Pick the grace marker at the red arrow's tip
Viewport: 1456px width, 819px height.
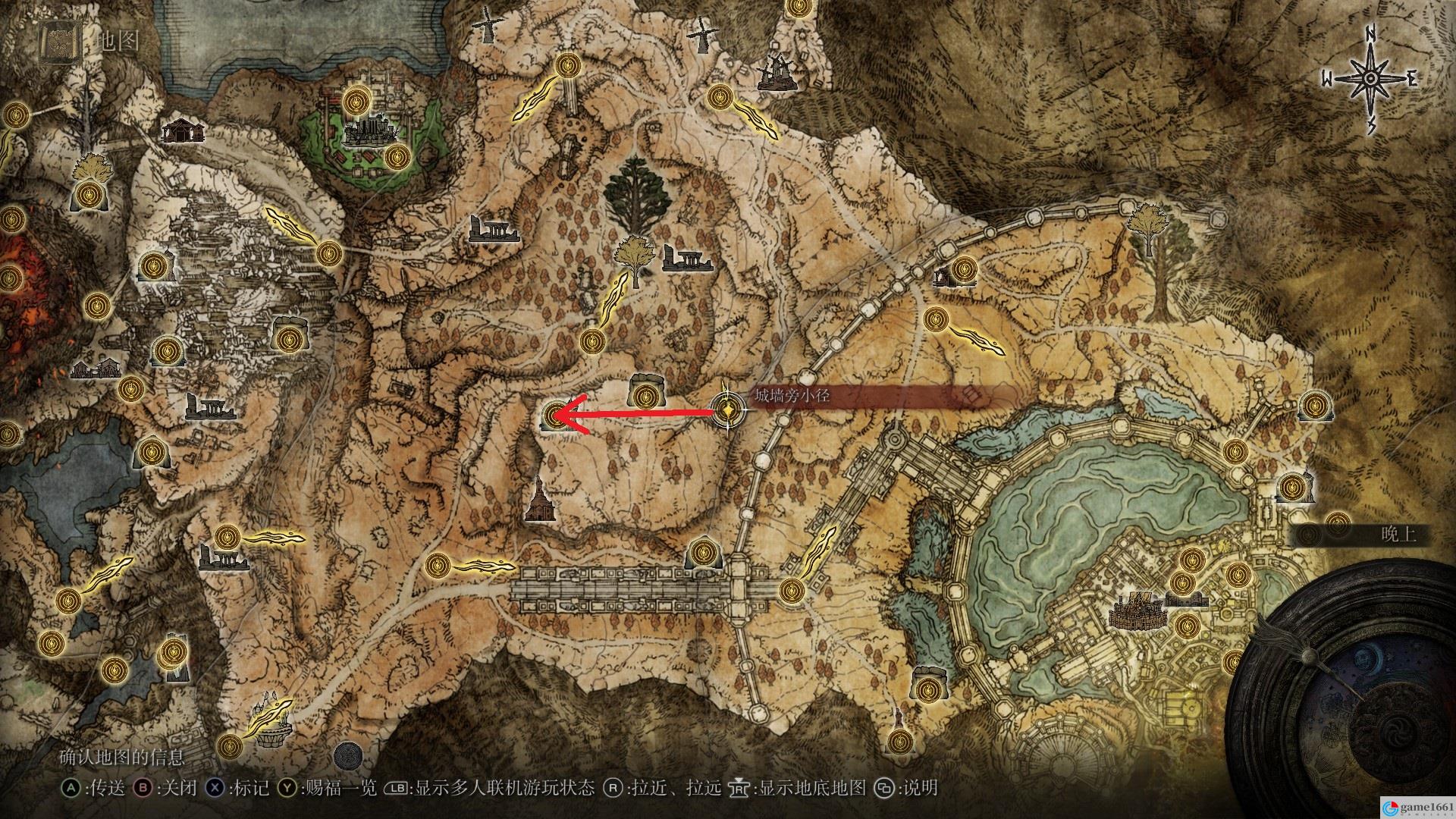point(556,415)
